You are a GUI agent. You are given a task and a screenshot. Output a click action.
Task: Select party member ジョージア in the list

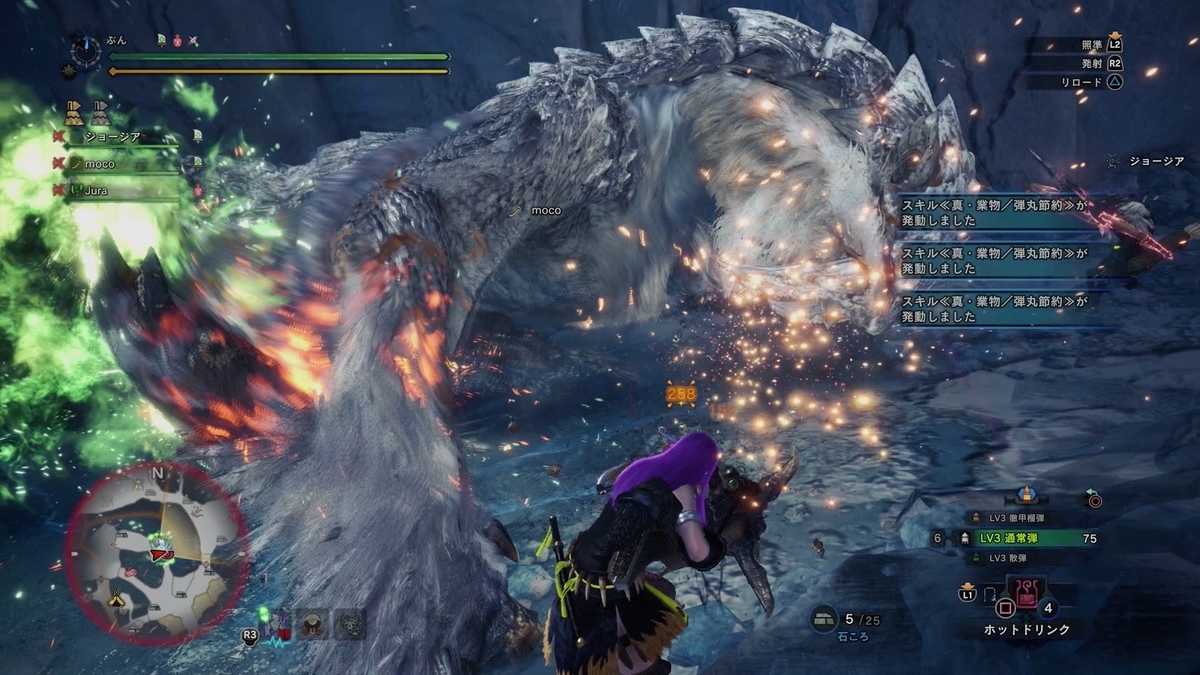tap(111, 137)
